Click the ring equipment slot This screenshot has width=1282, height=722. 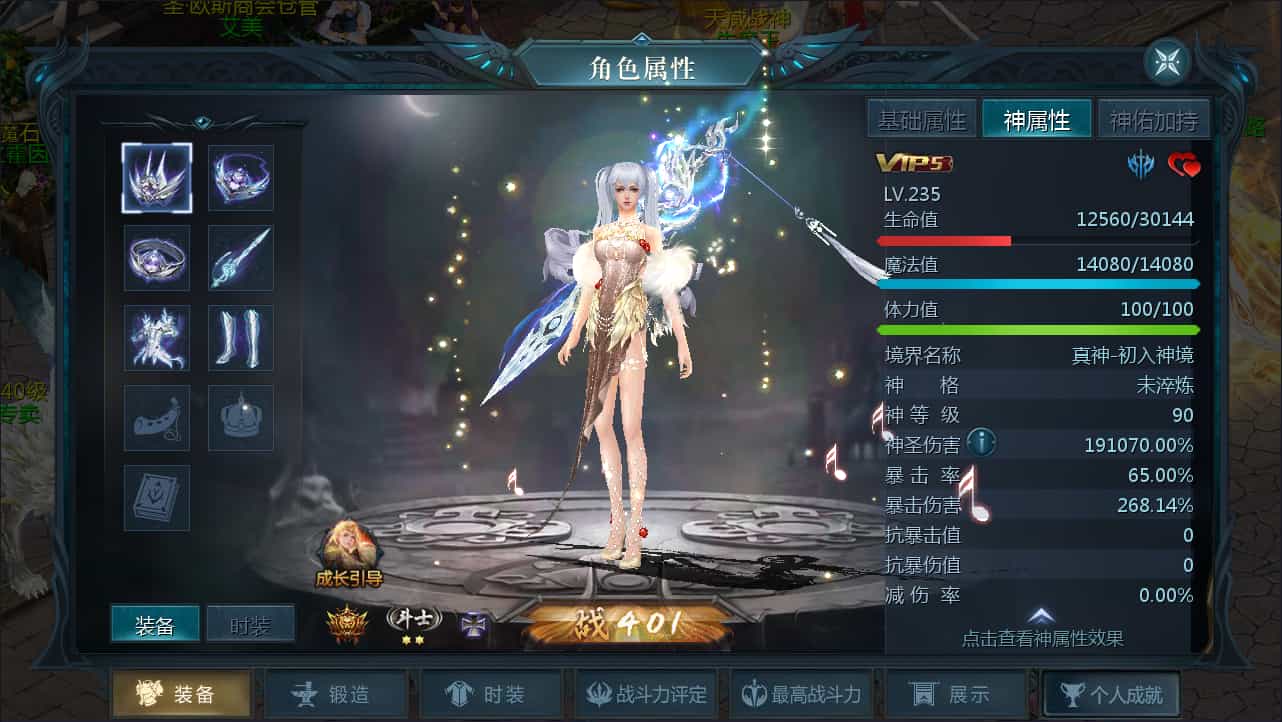click(x=156, y=257)
